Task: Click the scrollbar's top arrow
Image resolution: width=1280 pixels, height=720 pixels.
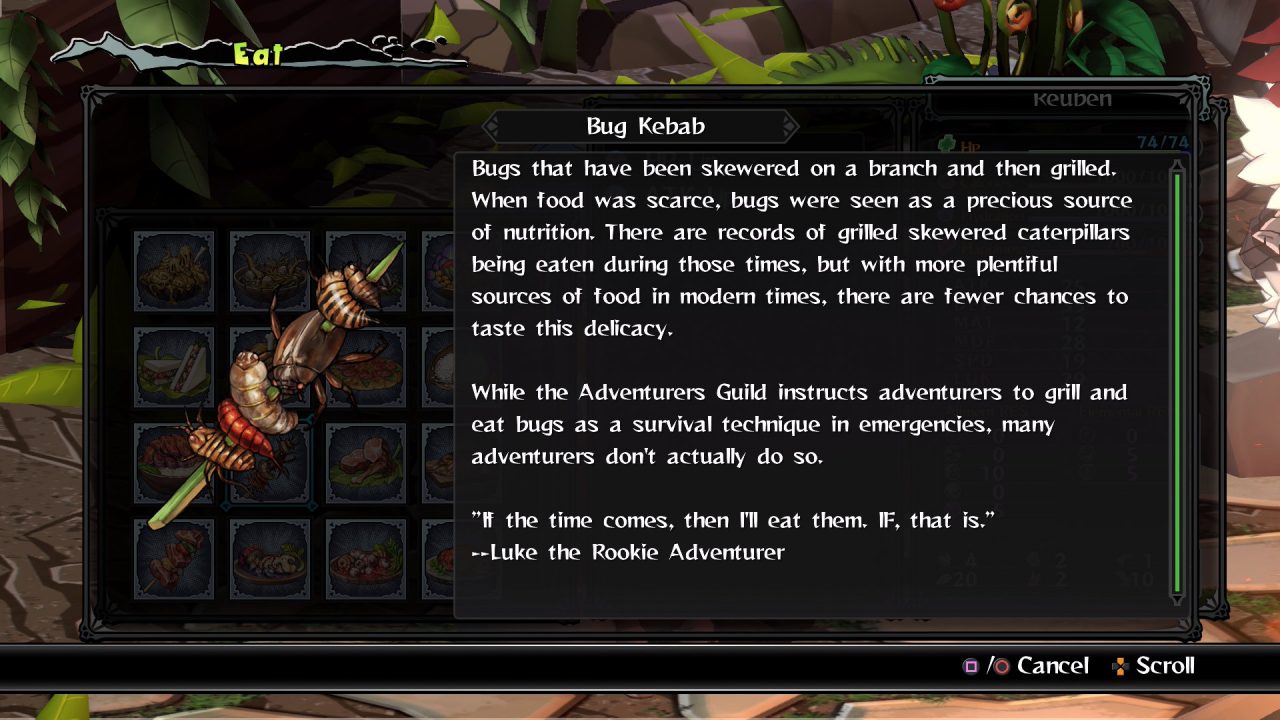Action: (x=1177, y=165)
